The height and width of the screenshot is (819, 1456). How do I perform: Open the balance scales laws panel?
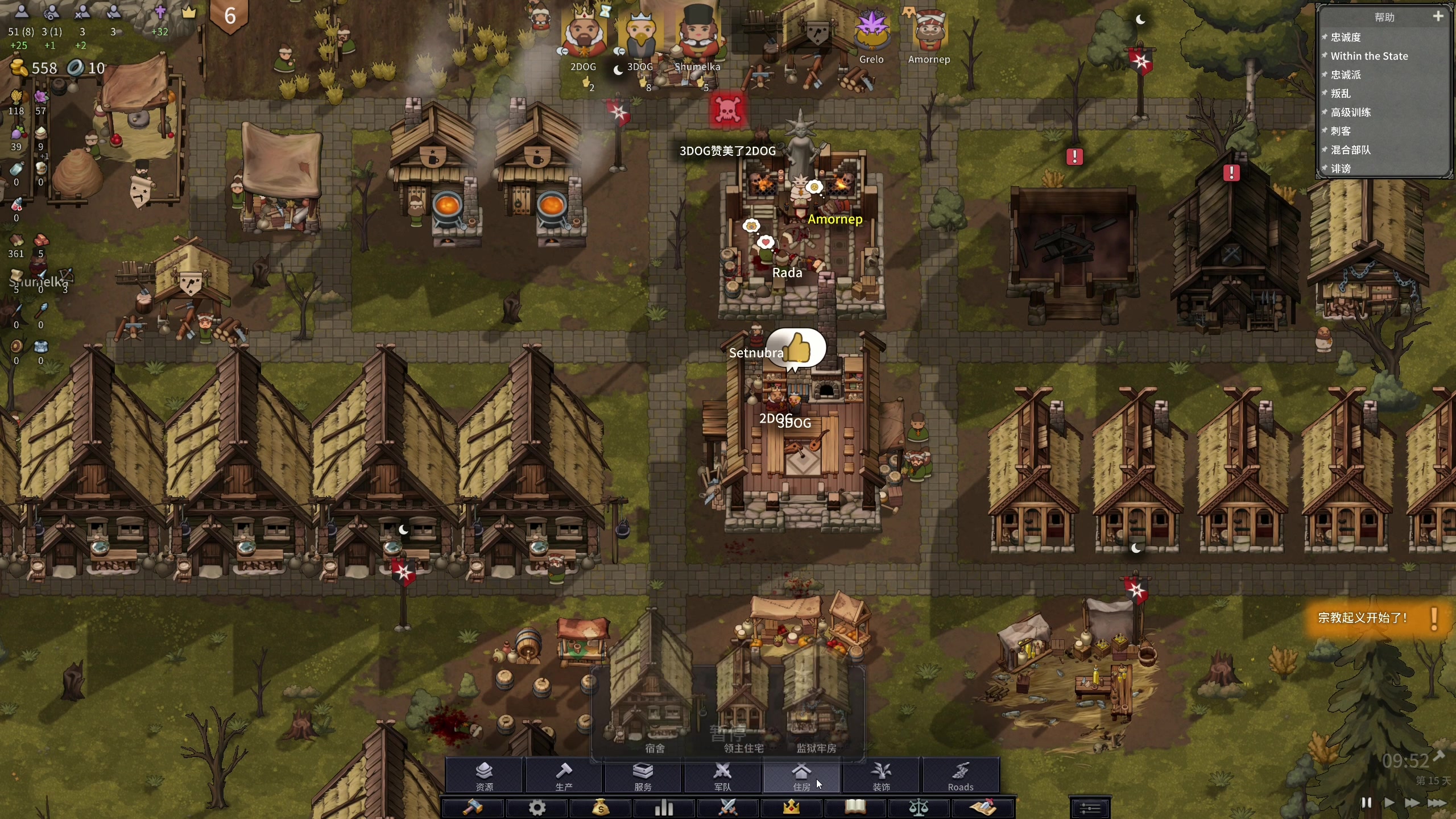point(919,808)
